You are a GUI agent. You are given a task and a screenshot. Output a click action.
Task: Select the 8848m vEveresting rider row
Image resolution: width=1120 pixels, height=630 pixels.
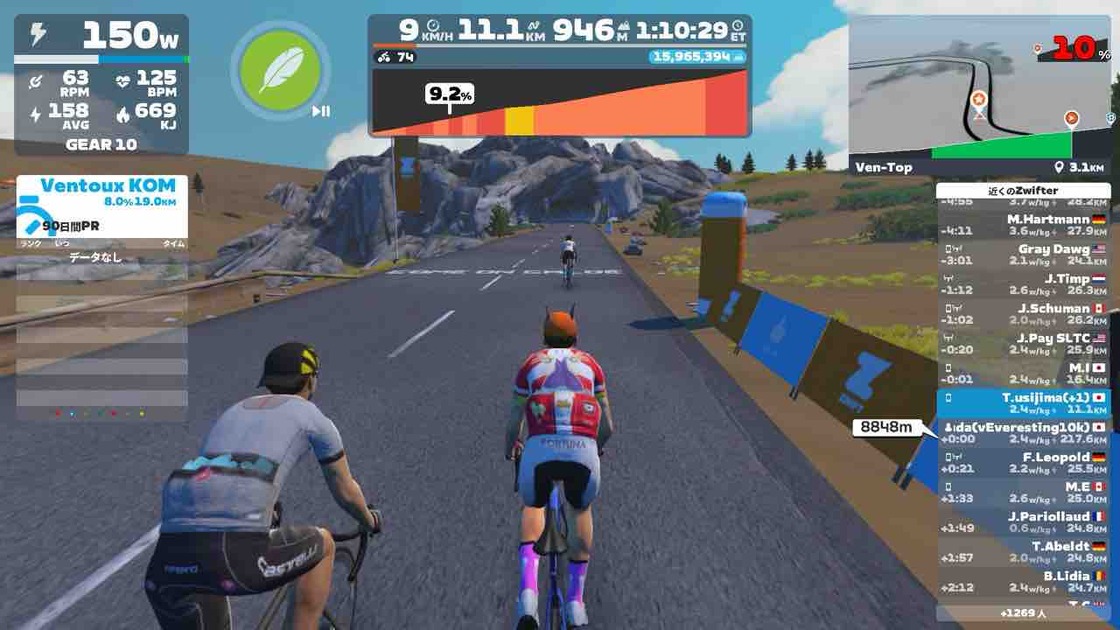pyautogui.click(x=1024, y=432)
